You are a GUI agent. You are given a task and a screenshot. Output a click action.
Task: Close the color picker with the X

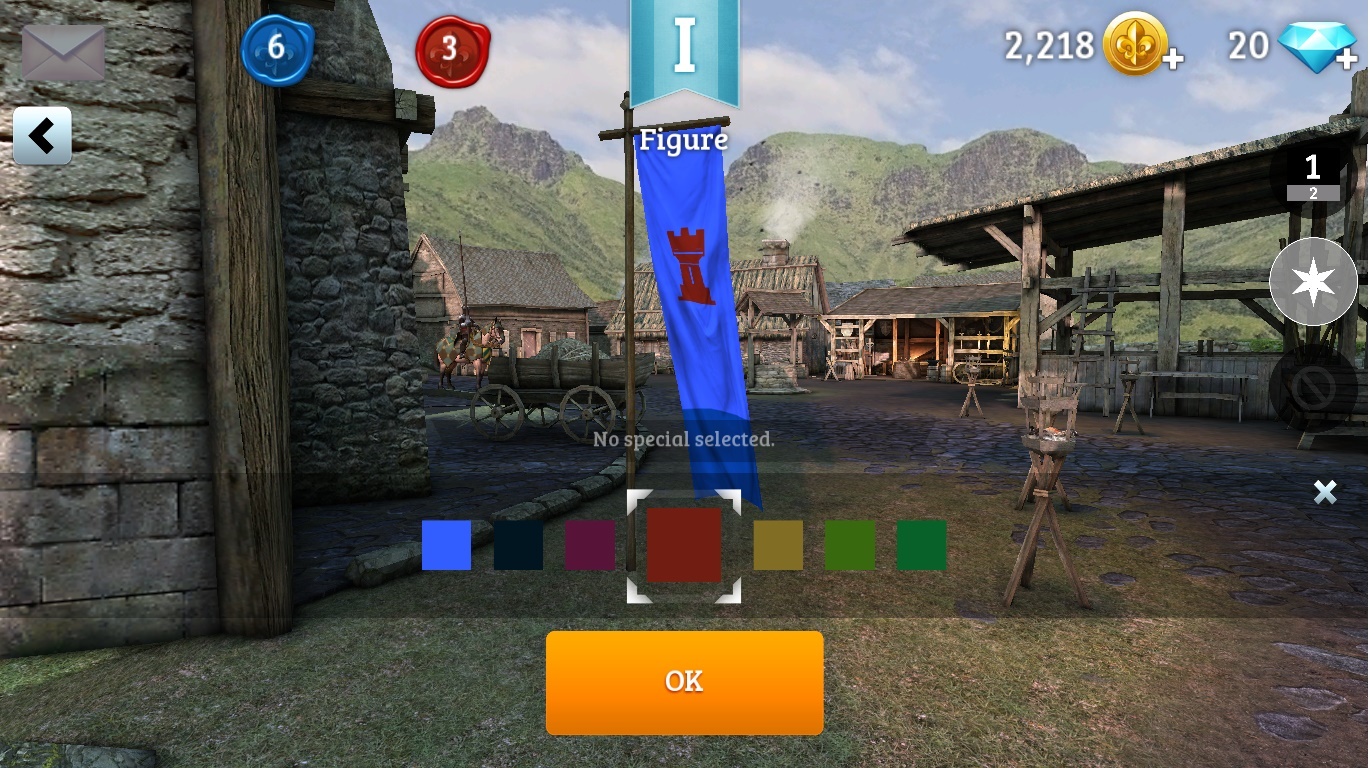[1325, 491]
